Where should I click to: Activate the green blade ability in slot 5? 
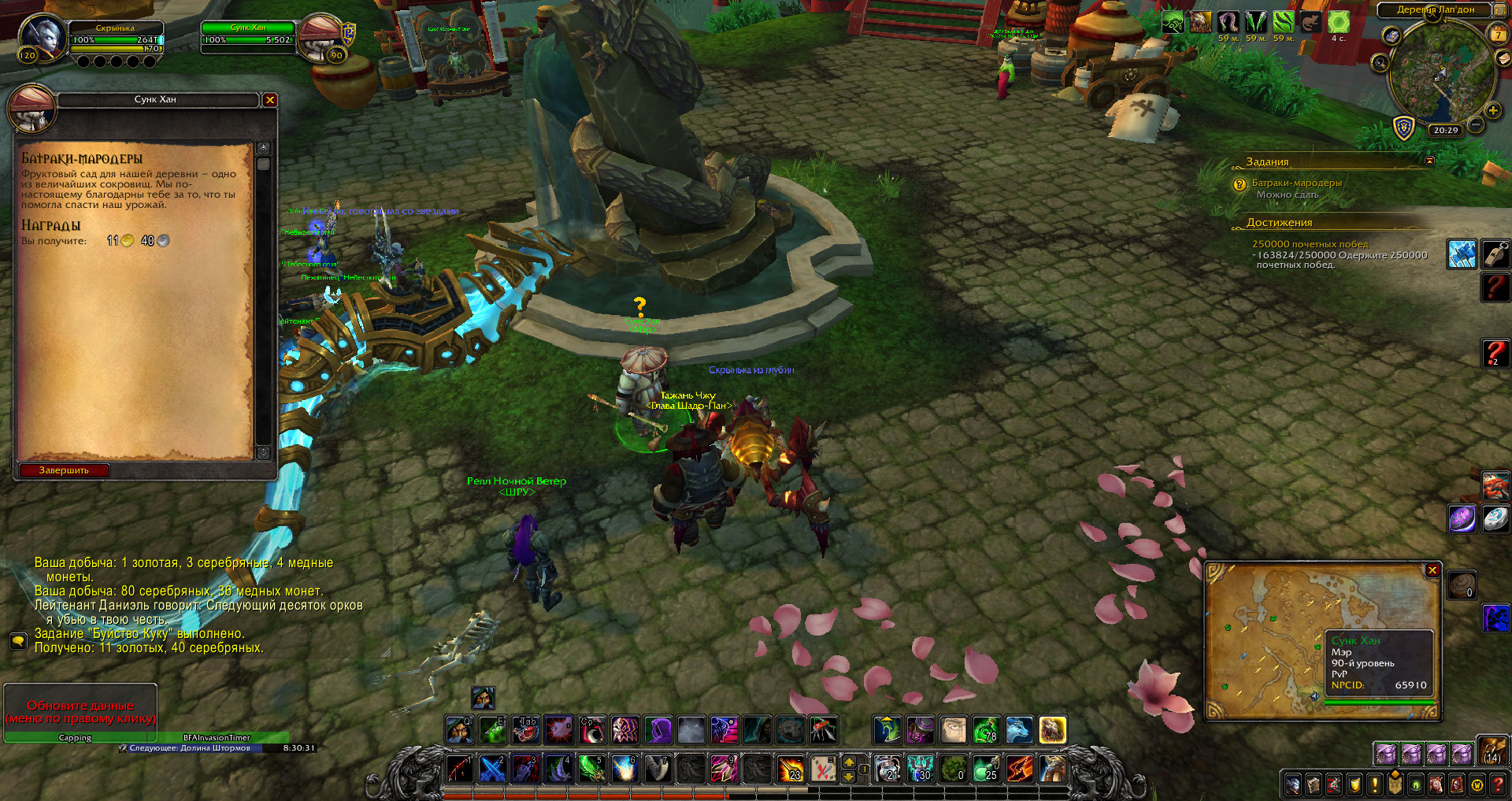(x=591, y=769)
